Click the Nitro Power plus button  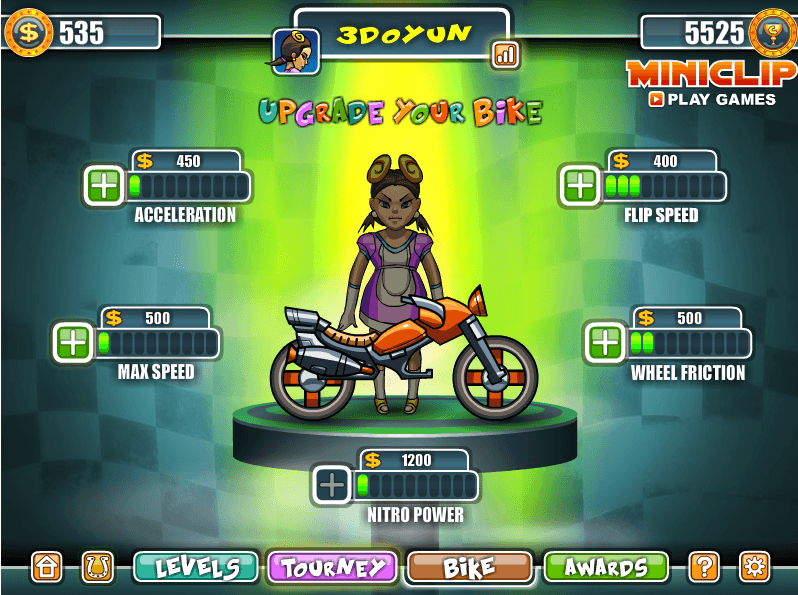pos(332,486)
